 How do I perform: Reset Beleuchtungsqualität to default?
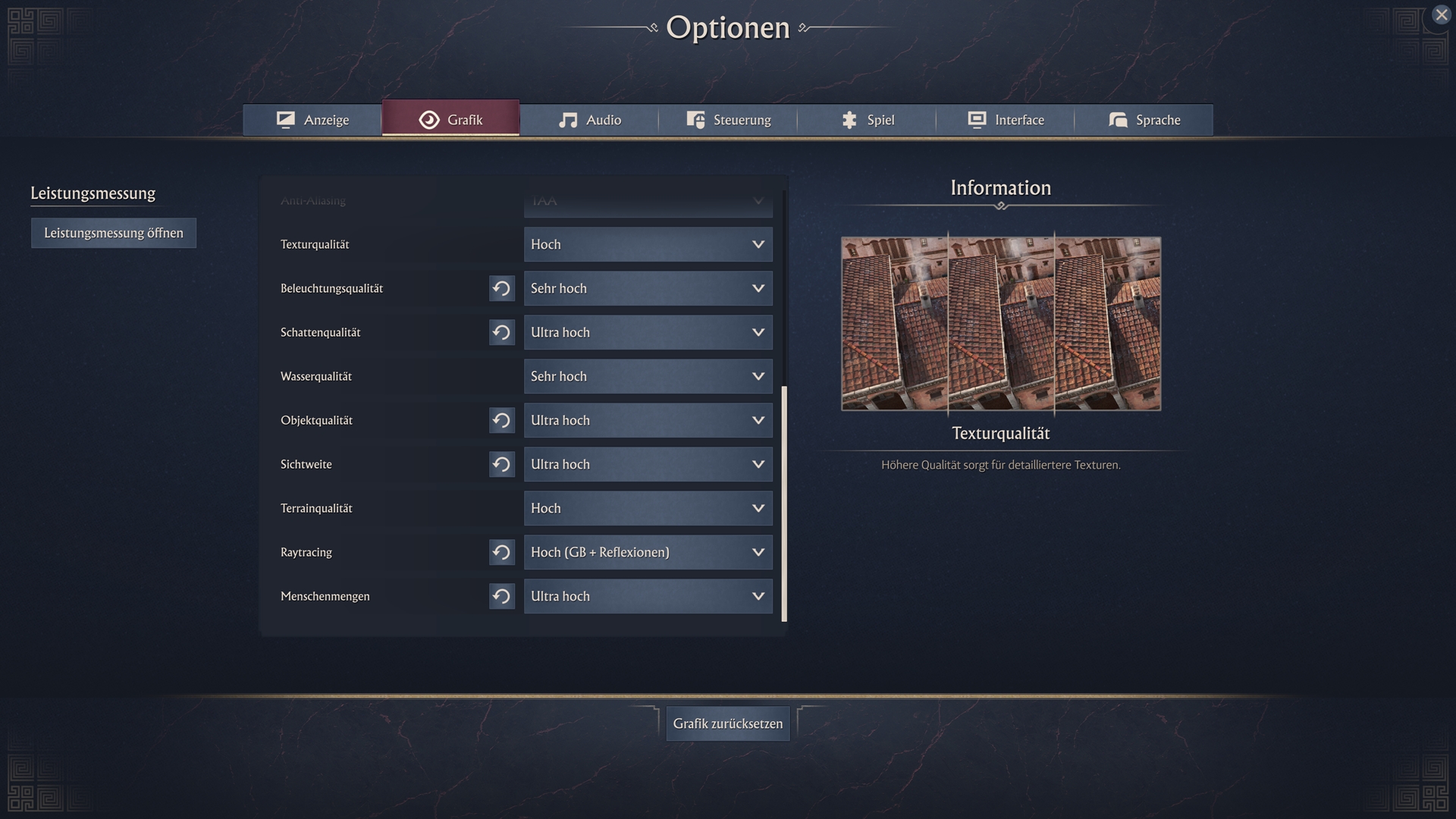click(501, 288)
